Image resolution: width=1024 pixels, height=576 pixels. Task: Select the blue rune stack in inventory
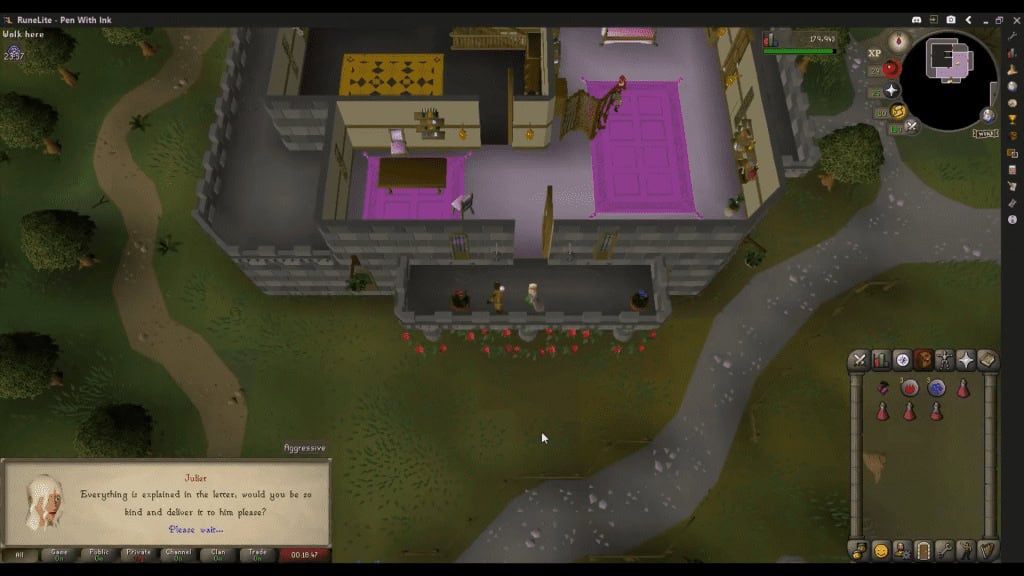tap(936, 388)
